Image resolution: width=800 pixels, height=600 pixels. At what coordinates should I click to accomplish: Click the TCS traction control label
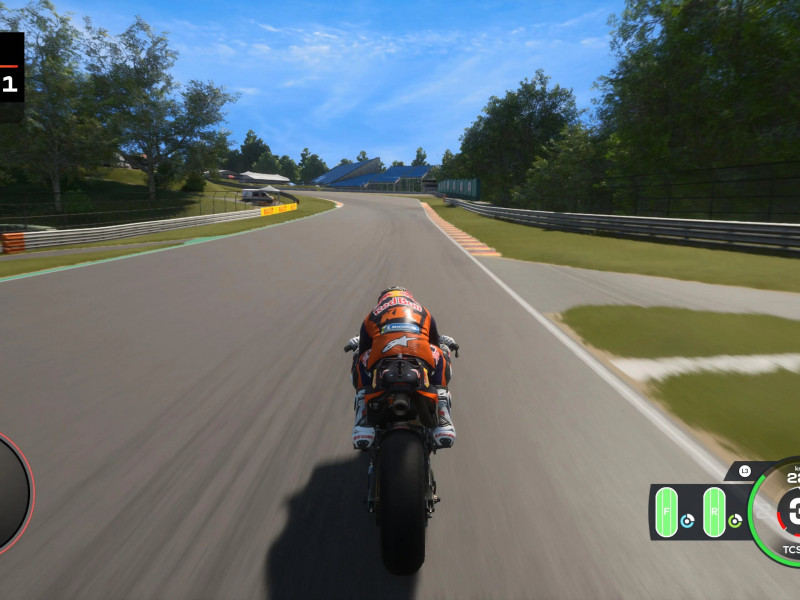tap(790, 549)
